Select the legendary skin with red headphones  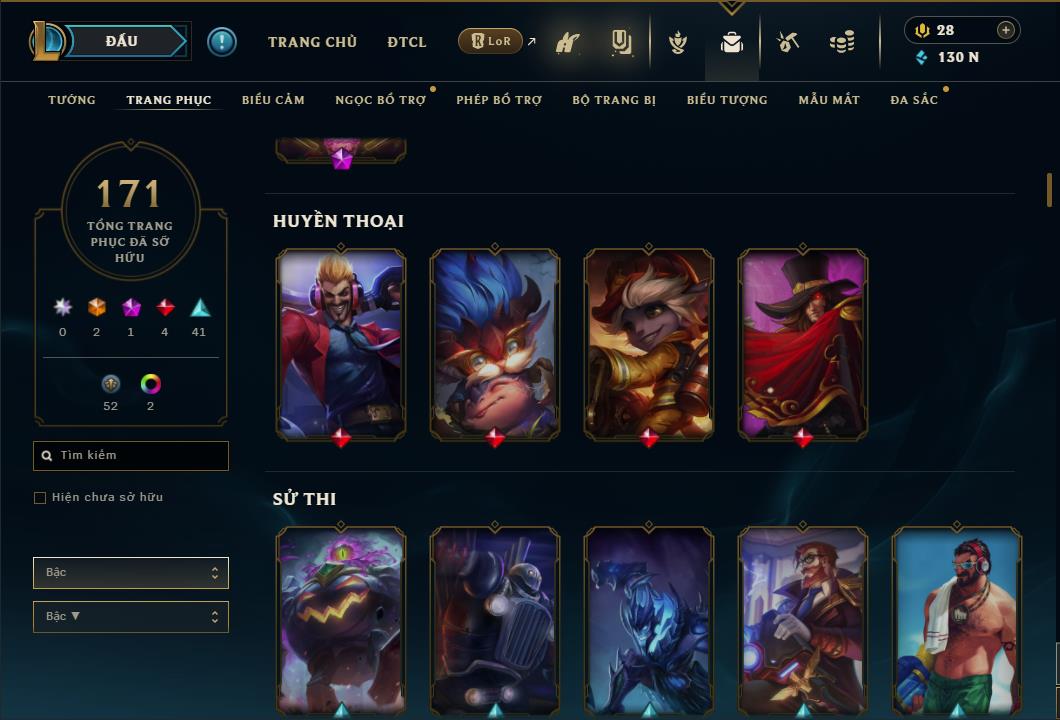pyautogui.click(x=341, y=343)
